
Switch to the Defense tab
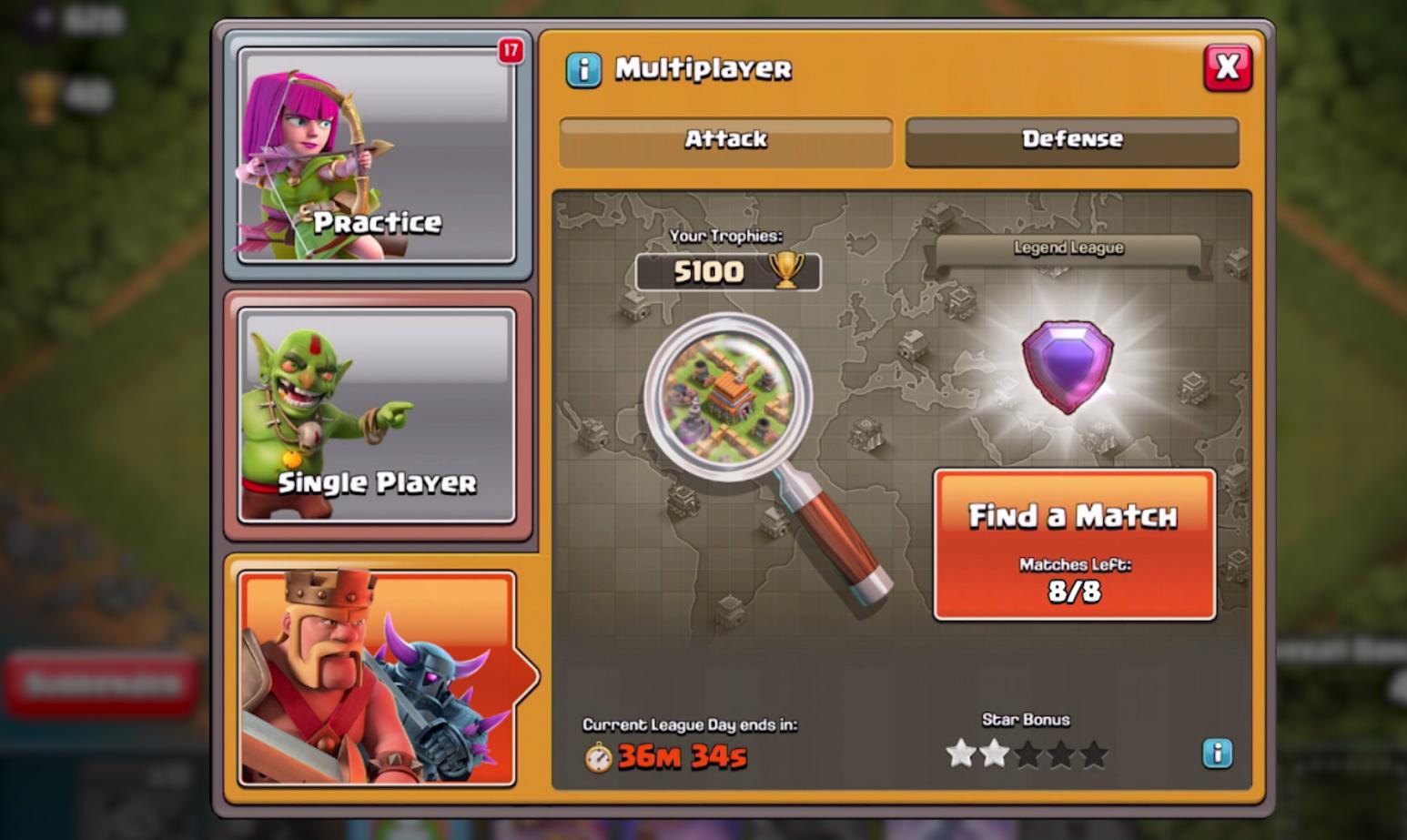click(x=1072, y=141)
